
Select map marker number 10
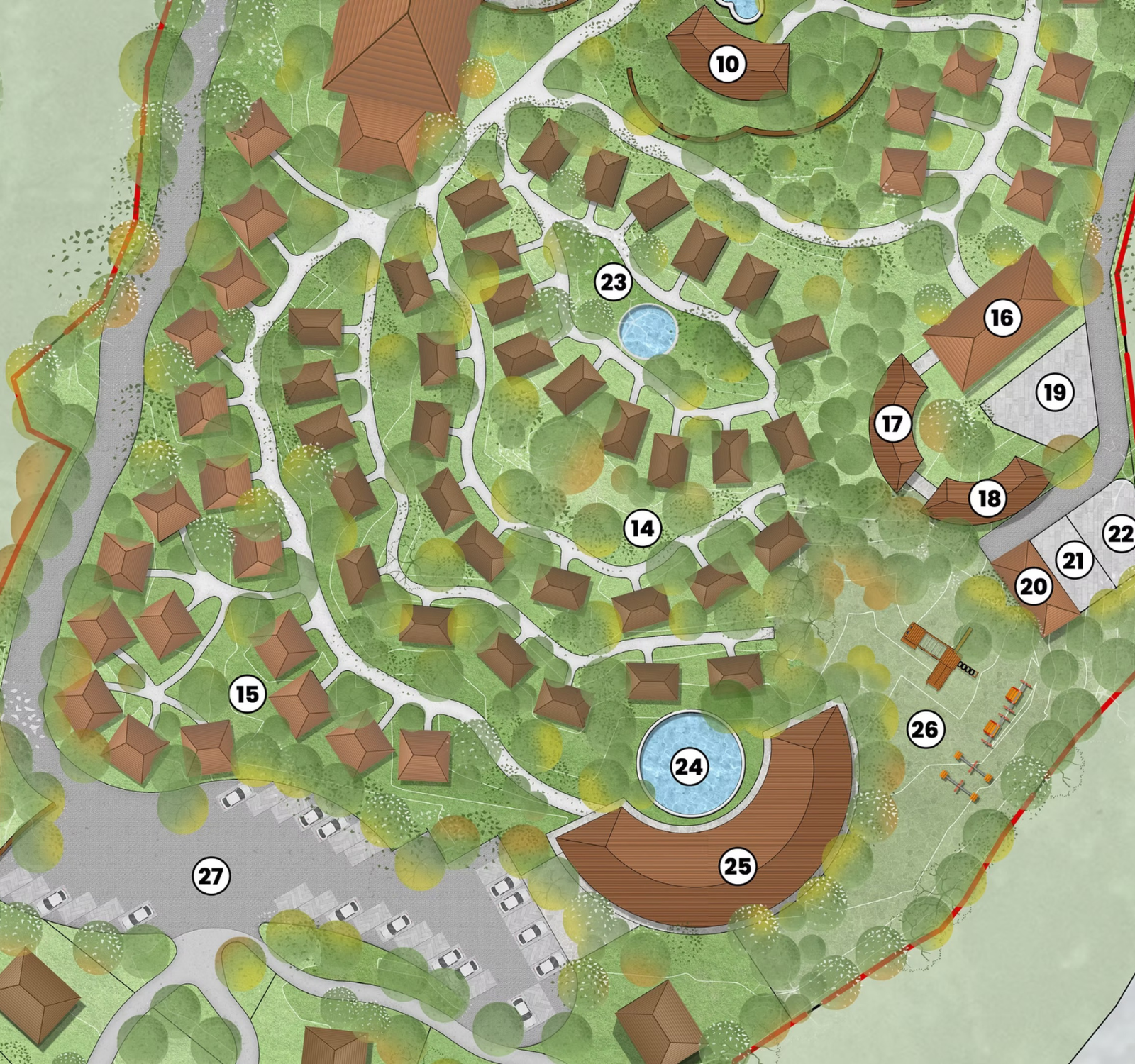click(727, 65)
